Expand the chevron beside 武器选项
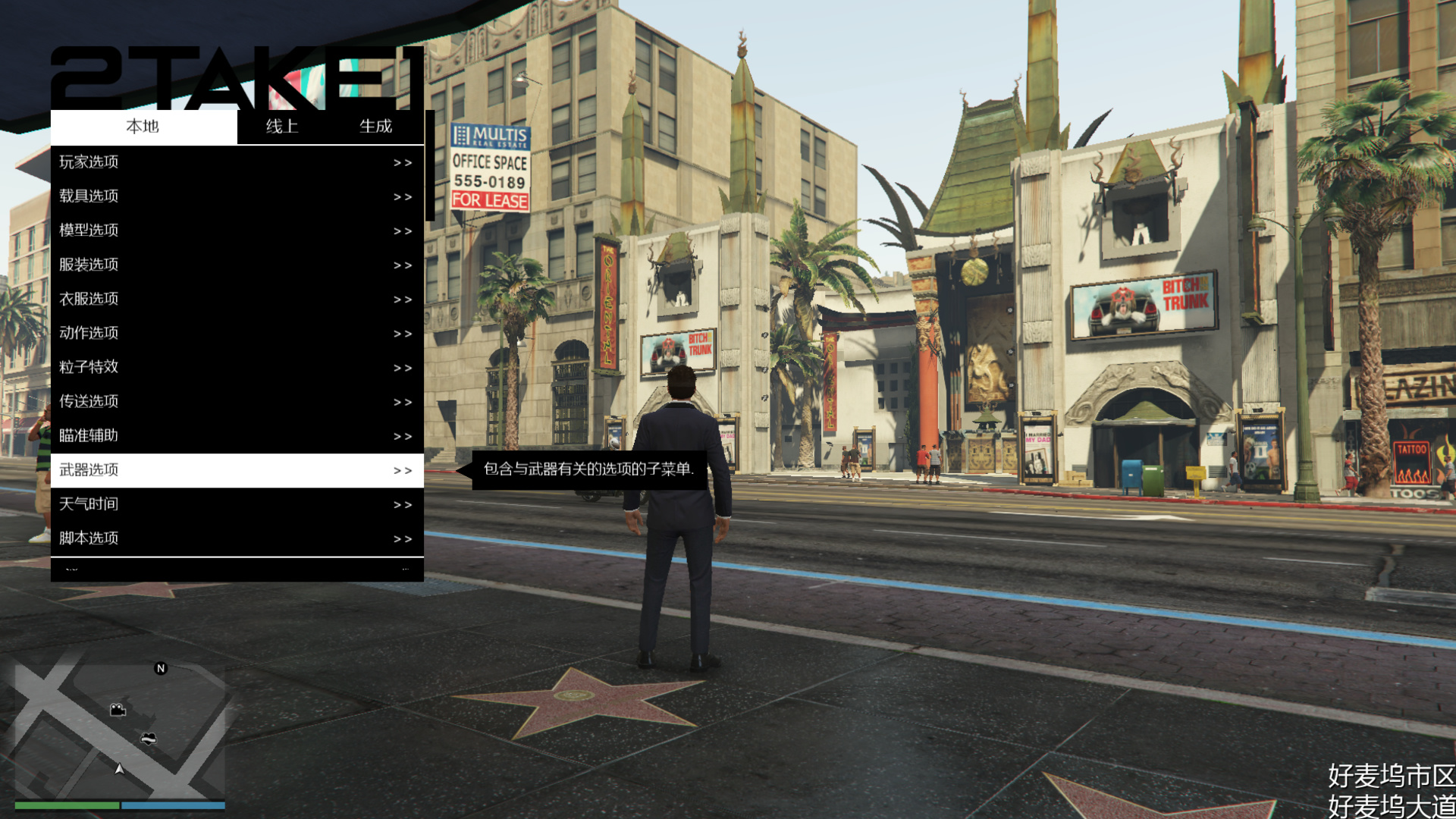This screenshot has width=1456, height=819. (403, 469)
